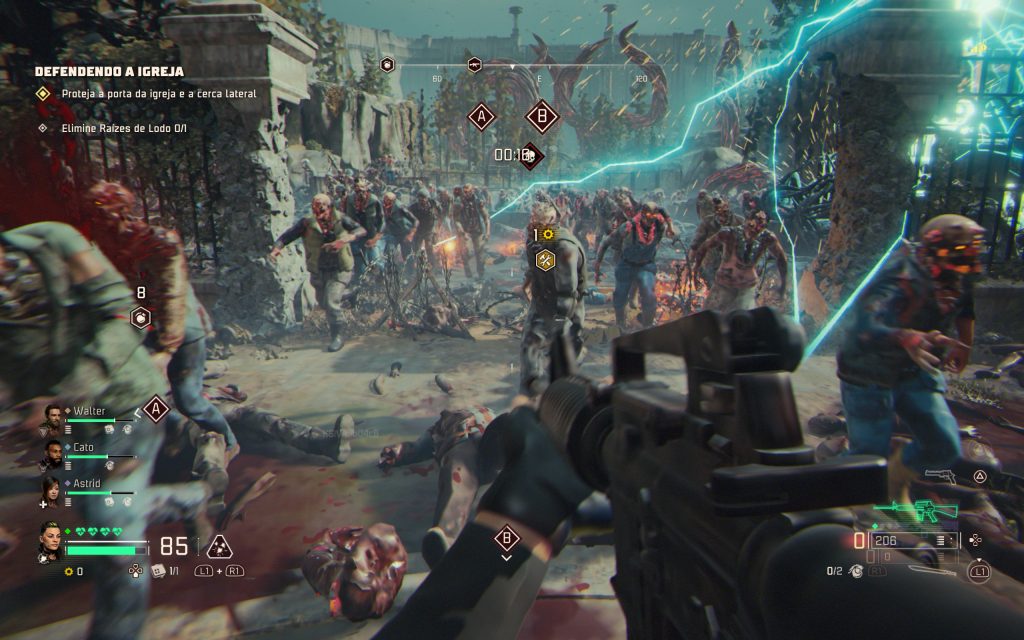Image resolution: width=1024 pixels, height=640 pixels.
Task: Click the grenade marker on the compass
Action: 388,65
